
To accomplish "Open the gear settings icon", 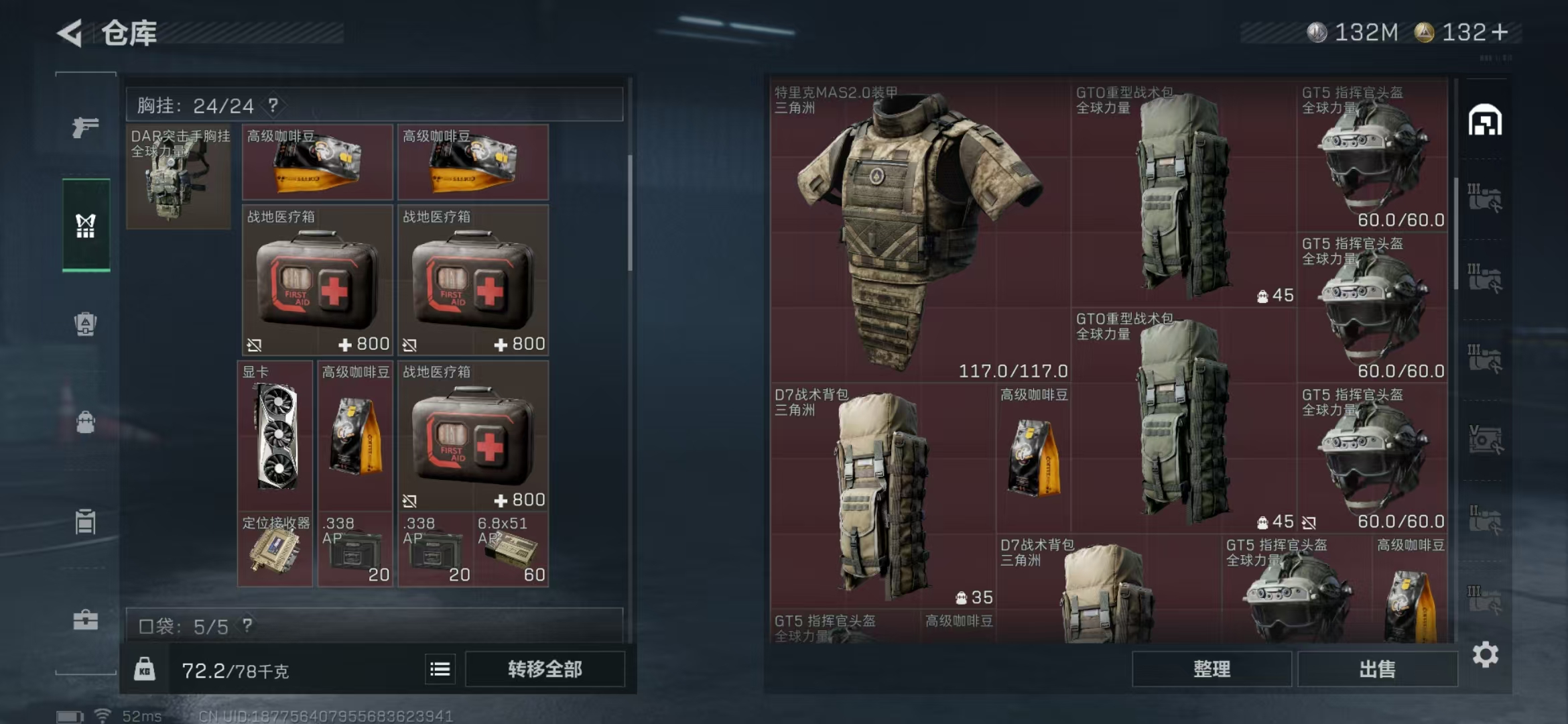I will pos(1485,655).
